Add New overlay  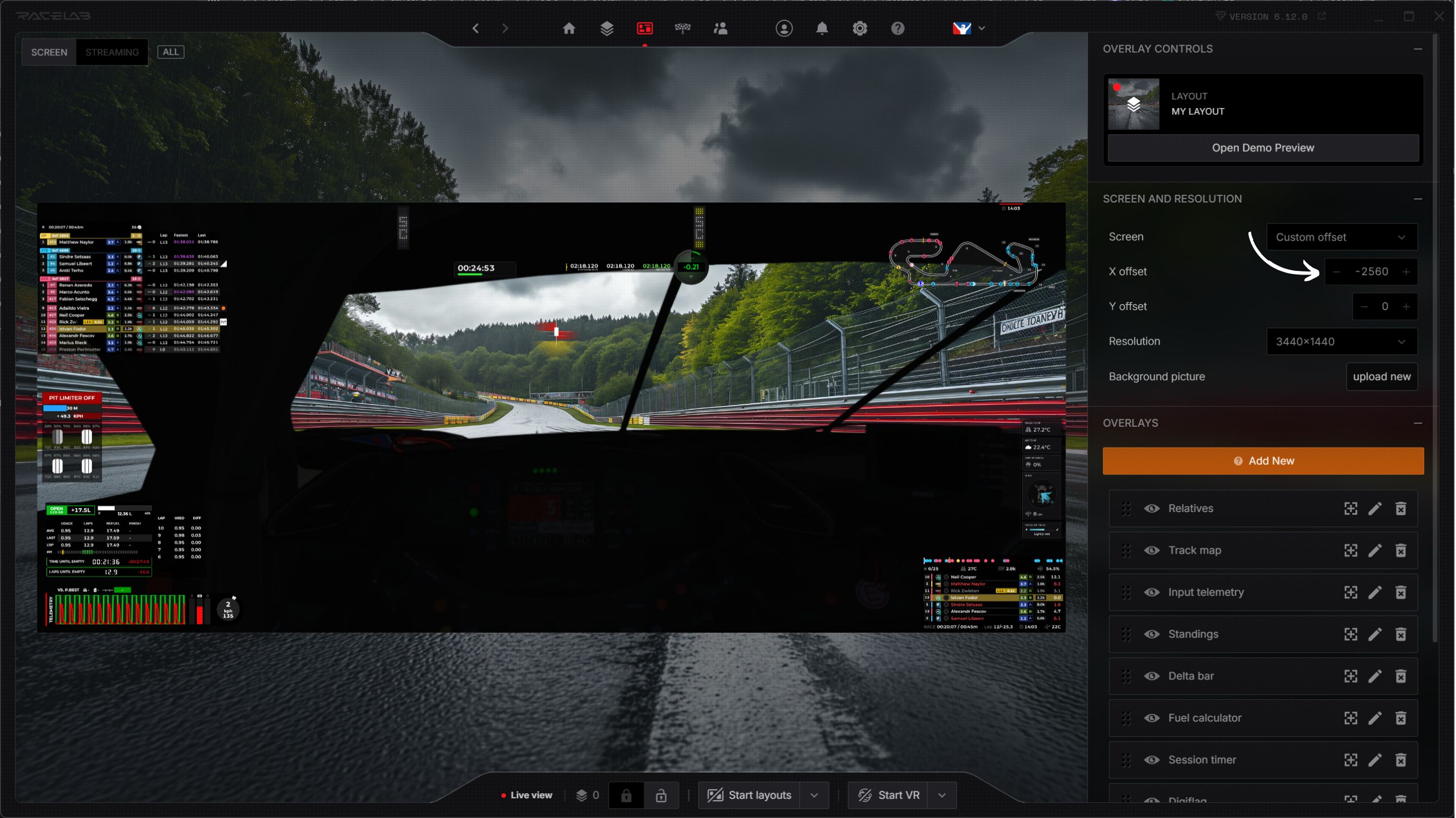tap(1263, 461)
